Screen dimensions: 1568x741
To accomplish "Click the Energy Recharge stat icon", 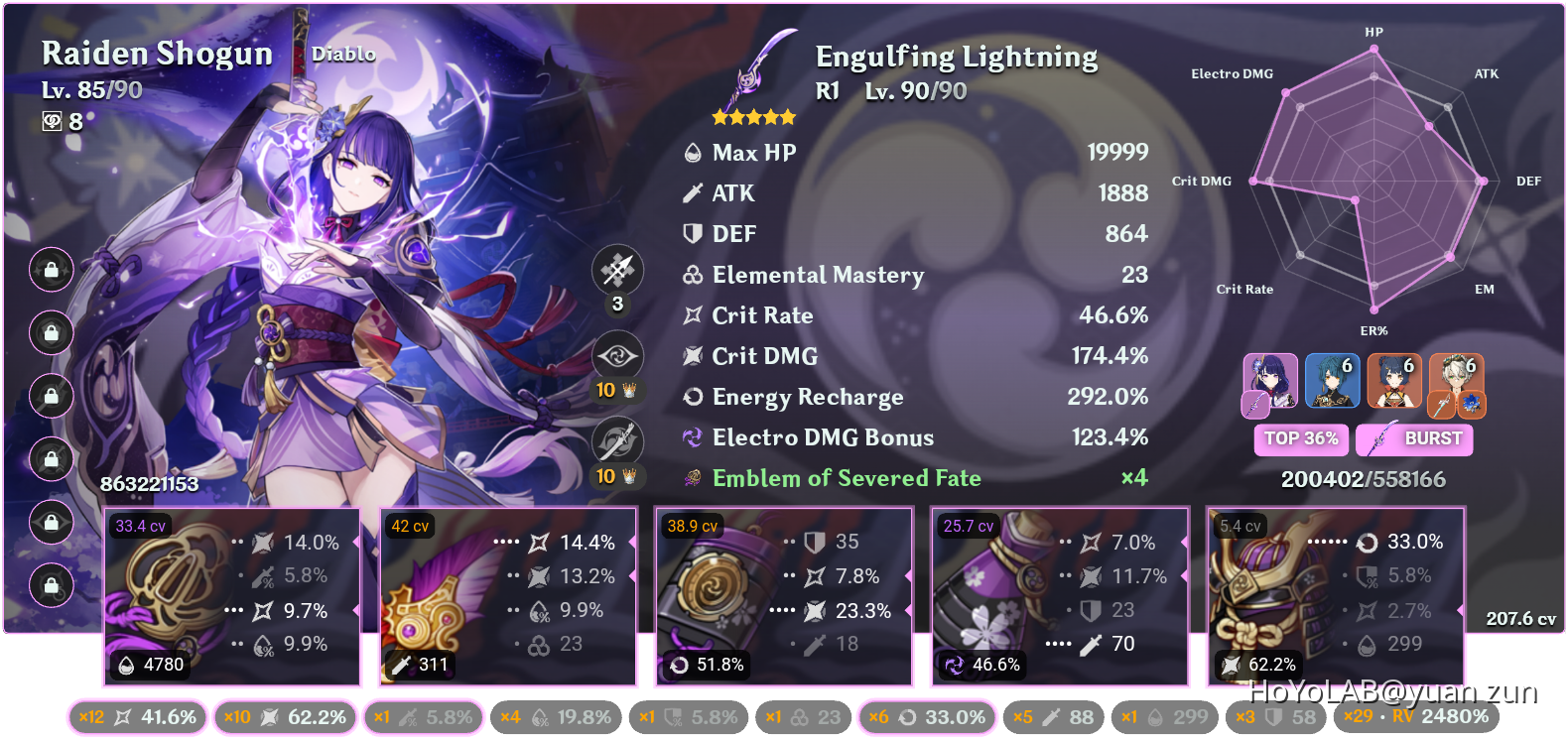I will [692, 397].
